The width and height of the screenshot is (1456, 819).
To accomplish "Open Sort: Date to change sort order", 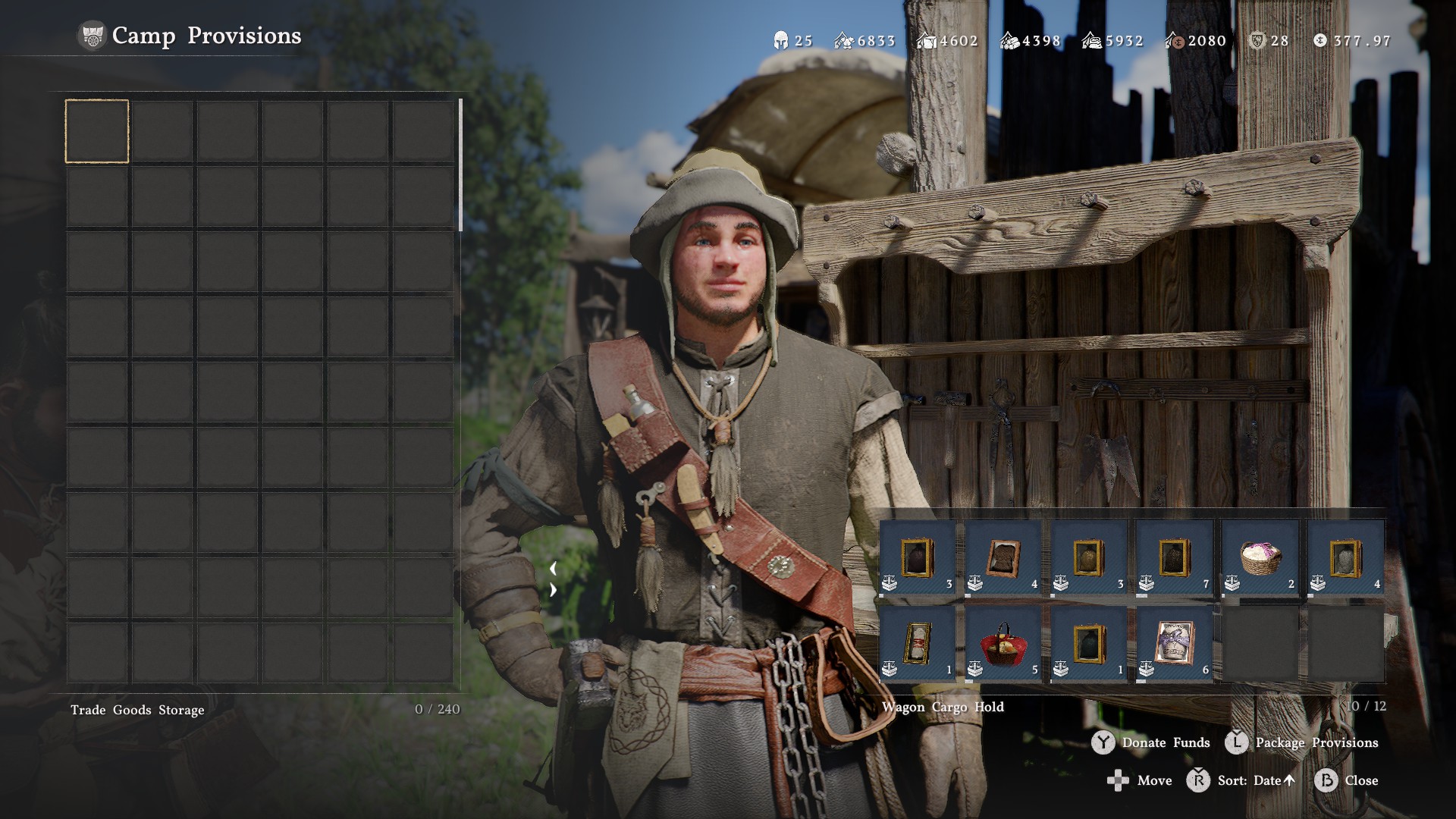I will pyautogui.click(x=1251, y=780).
